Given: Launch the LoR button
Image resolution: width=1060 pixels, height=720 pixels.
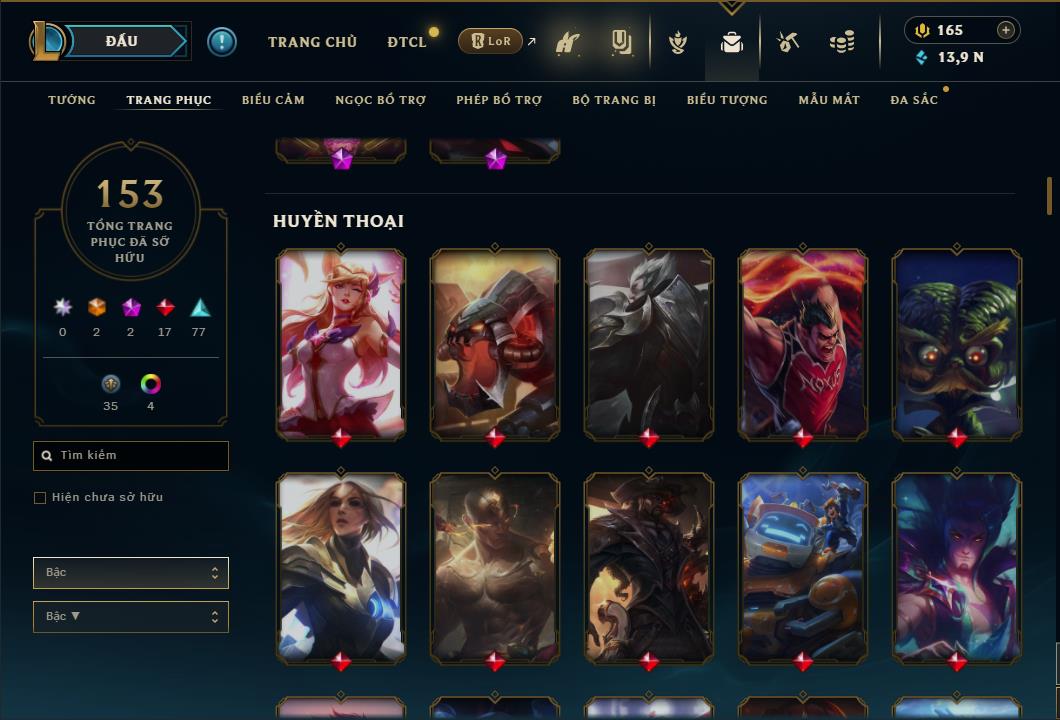Looking at the screenshot, I should (x=490, y=41).
